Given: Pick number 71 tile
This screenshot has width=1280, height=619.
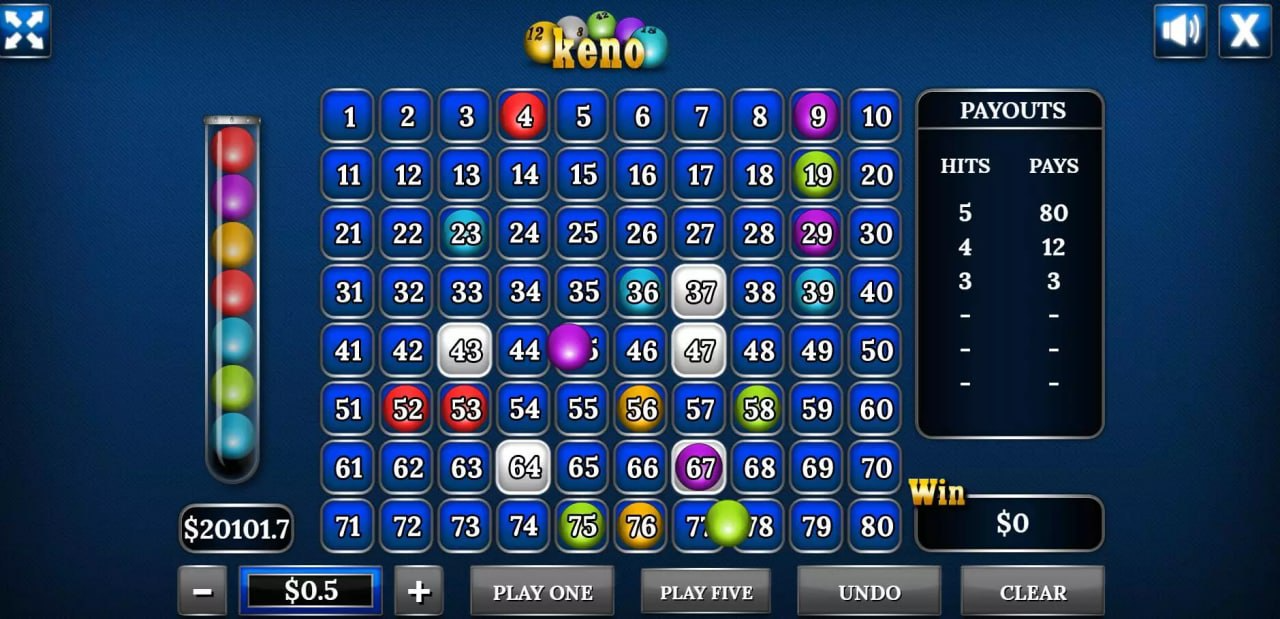Looking at the screenshot, I should coord(349,526).
